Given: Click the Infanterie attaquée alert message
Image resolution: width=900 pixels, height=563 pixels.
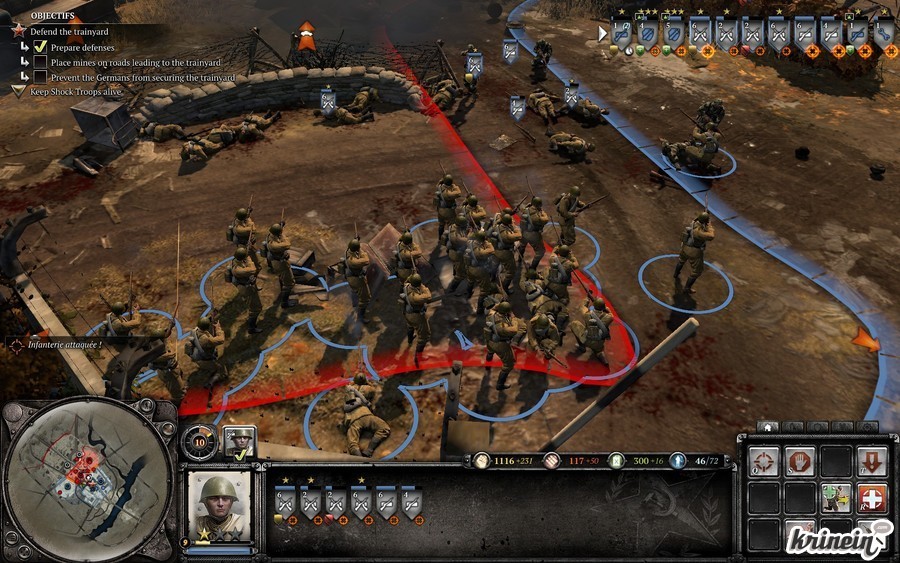Looking at the screenshot, I should [x=65, y=343].
